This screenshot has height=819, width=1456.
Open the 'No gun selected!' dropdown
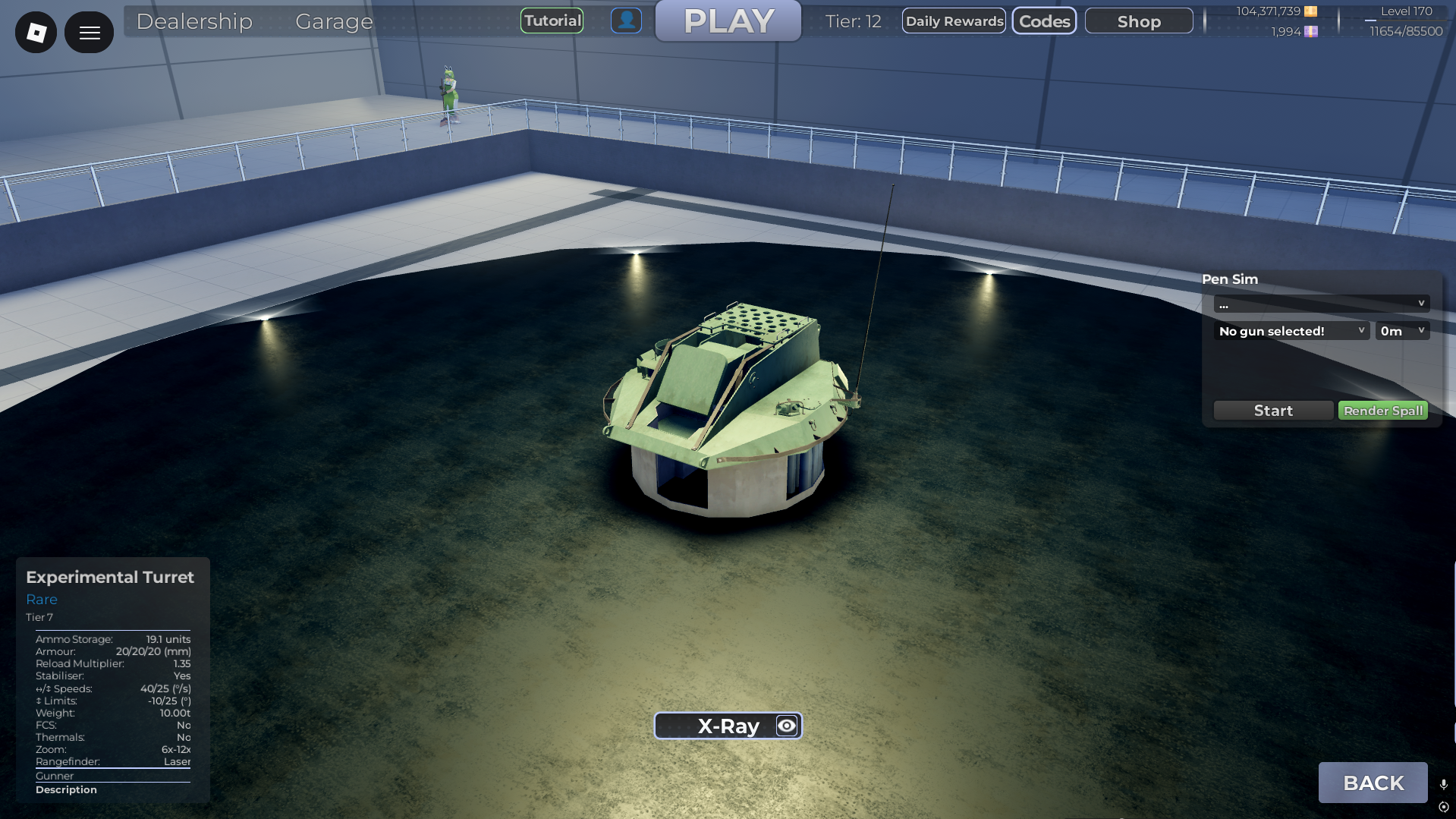coord(1291,330)
